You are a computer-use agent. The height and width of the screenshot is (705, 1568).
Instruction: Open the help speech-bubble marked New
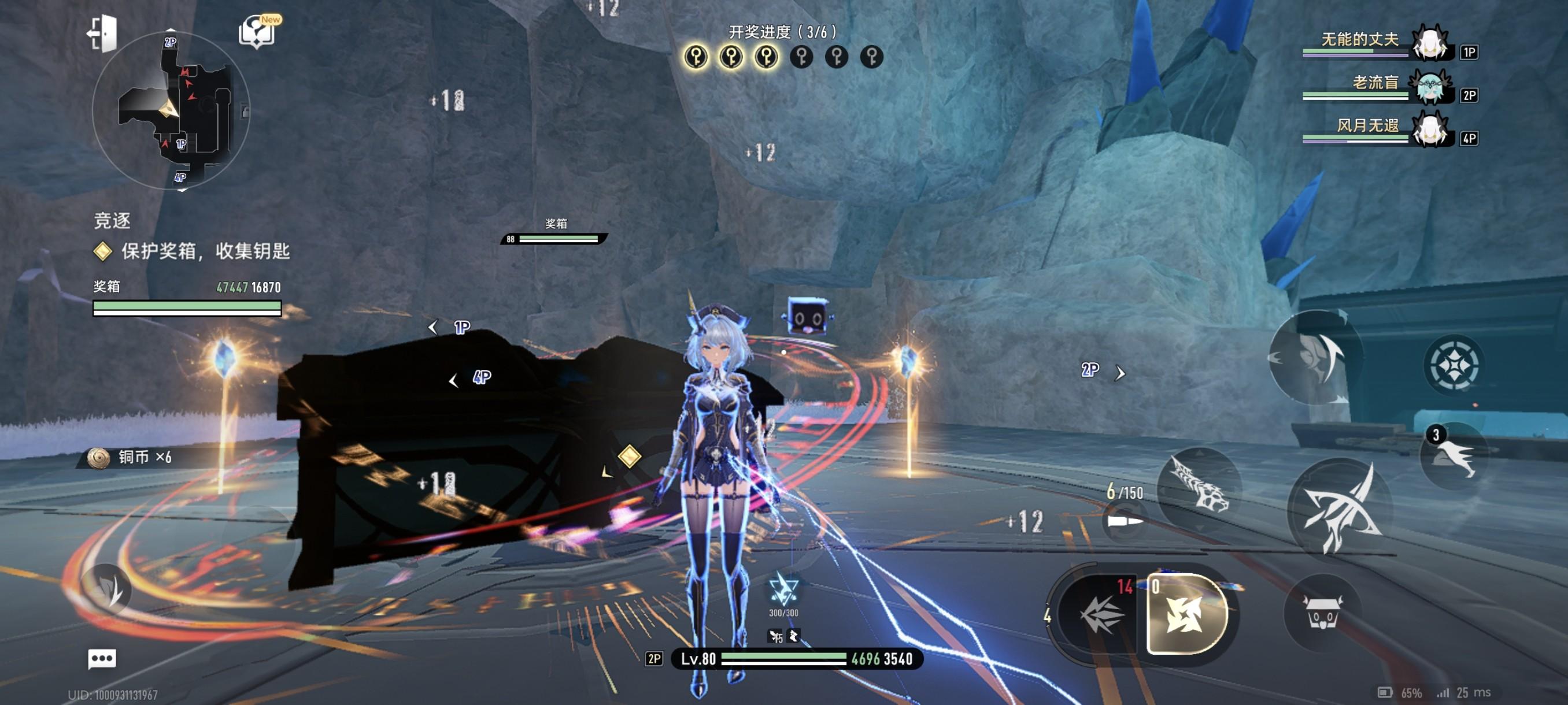(x=258, y=32)
